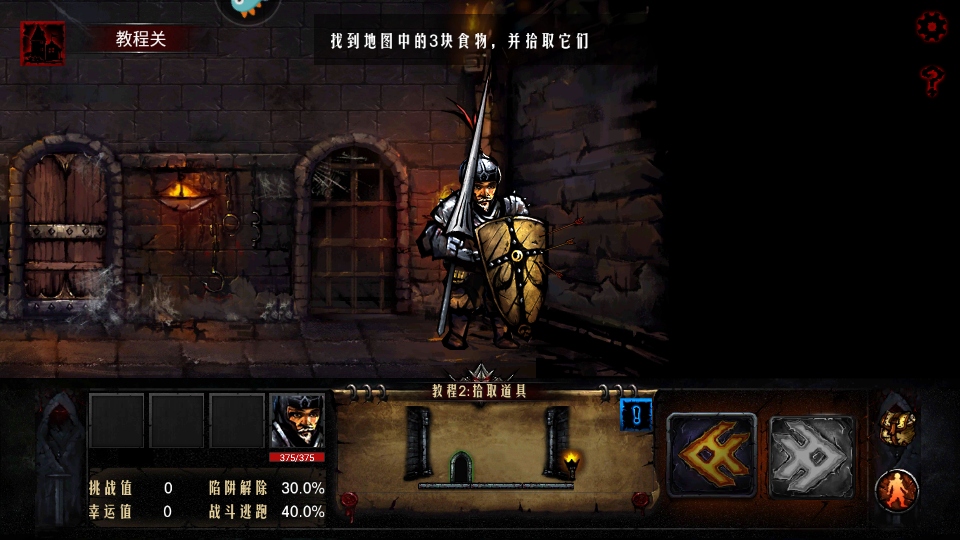Move right with the grey arrow button
Screen dimensions: 960x540
pyautogui.click(x=811, y=455)
